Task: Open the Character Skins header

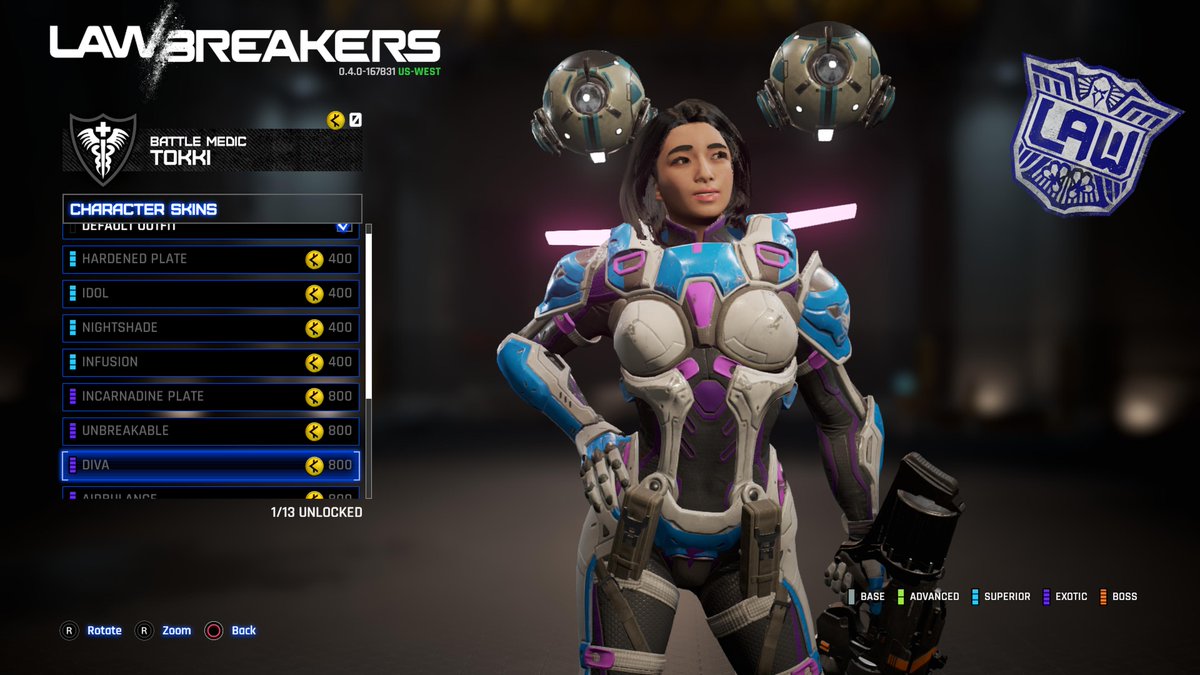Action: click(x=212, y=209)
